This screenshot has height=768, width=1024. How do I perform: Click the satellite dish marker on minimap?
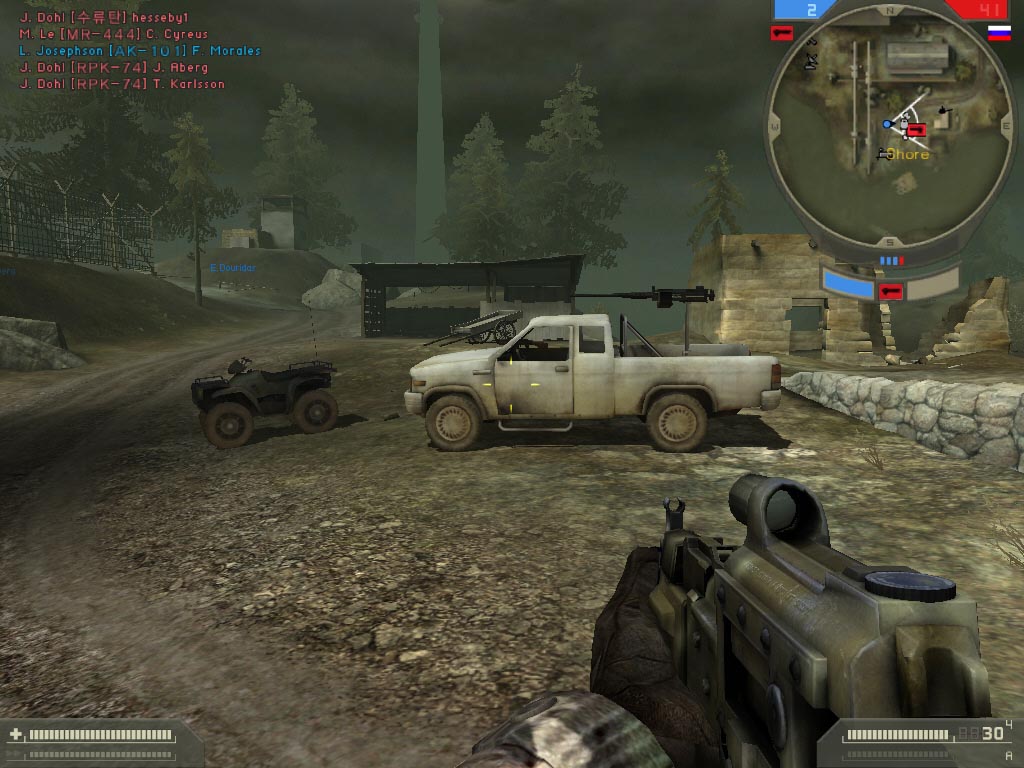point(812,62)
